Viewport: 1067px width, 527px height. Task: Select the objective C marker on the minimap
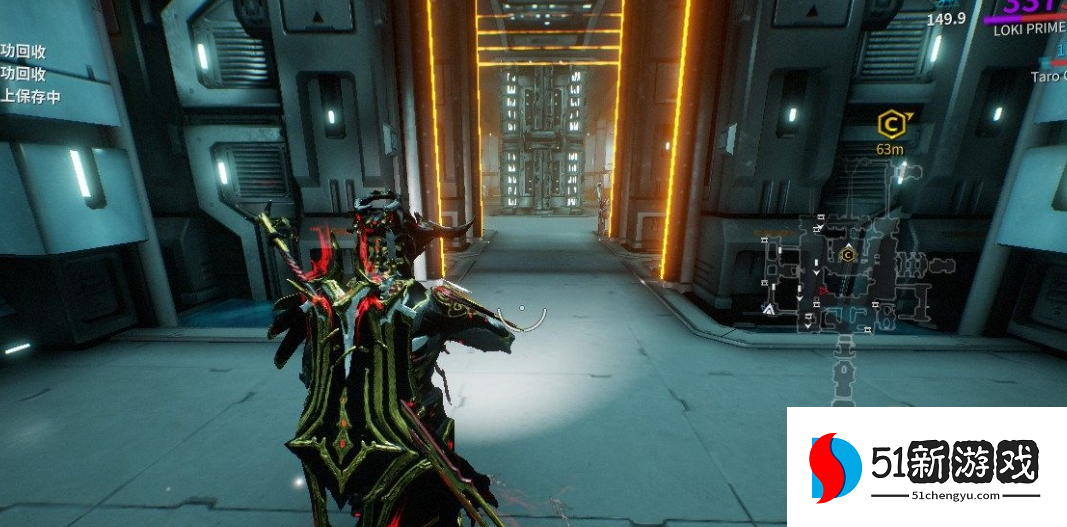[849, 254]
